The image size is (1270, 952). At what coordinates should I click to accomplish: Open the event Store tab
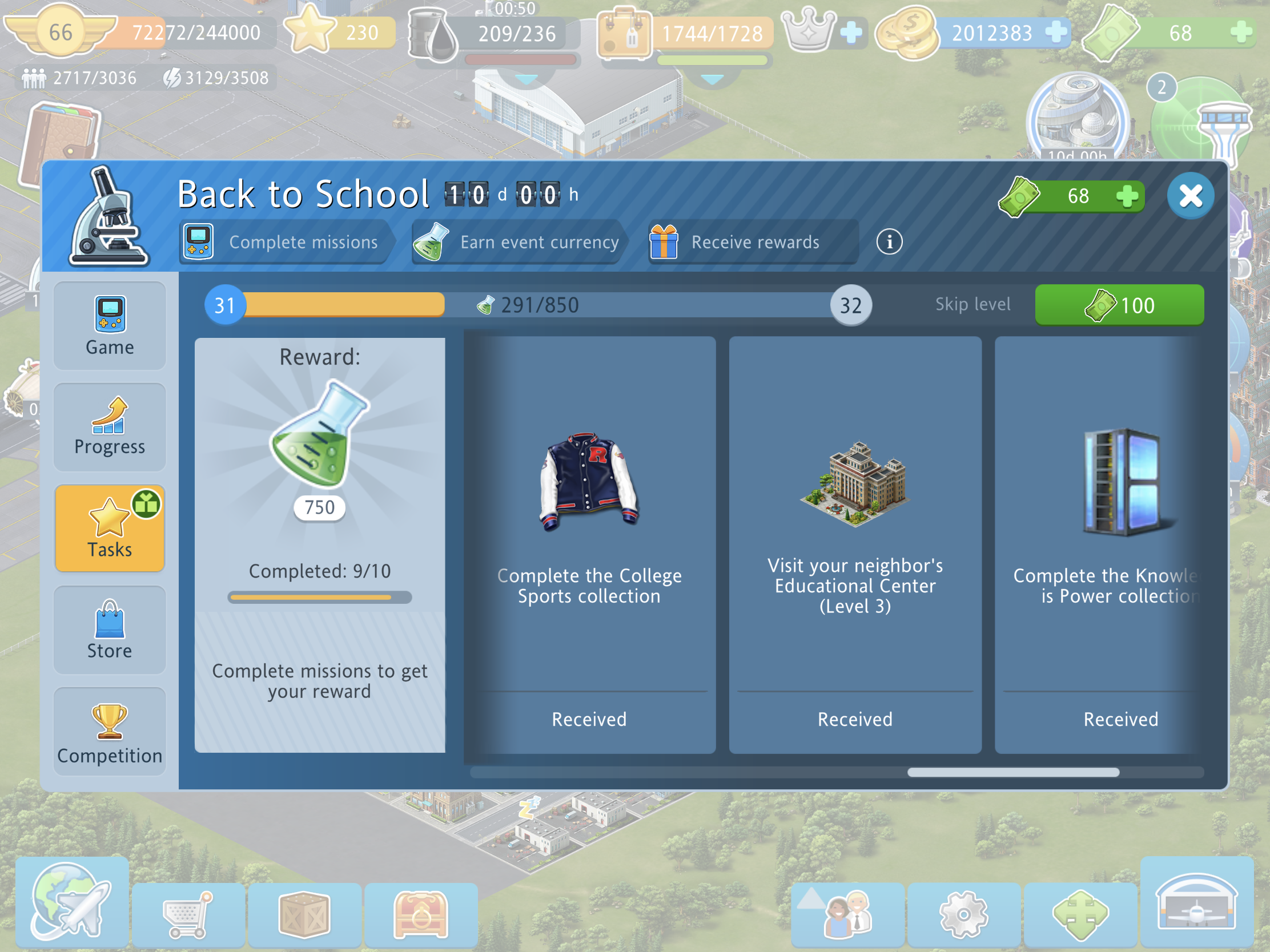[x=110, y=630]
